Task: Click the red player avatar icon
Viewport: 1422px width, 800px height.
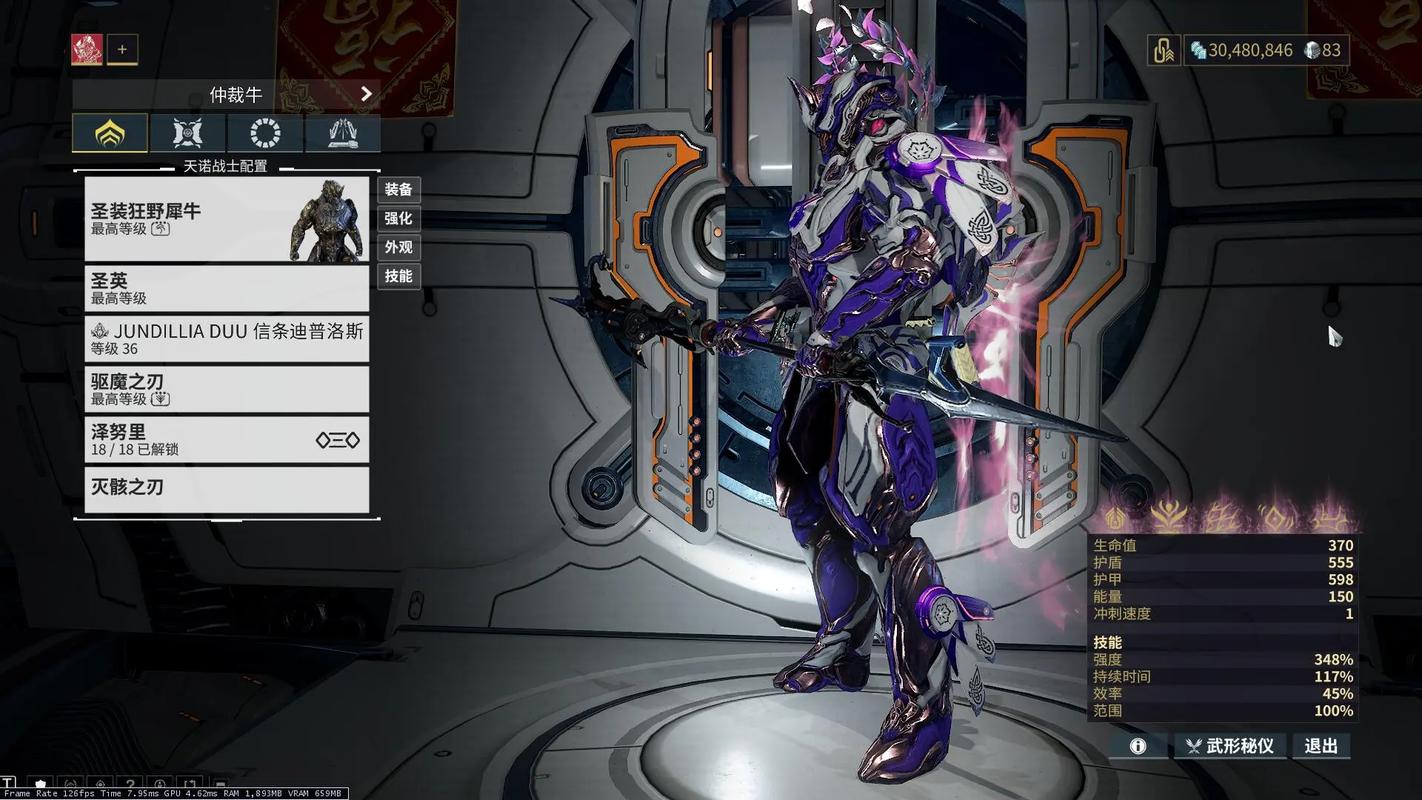Action: pos(87,49)
